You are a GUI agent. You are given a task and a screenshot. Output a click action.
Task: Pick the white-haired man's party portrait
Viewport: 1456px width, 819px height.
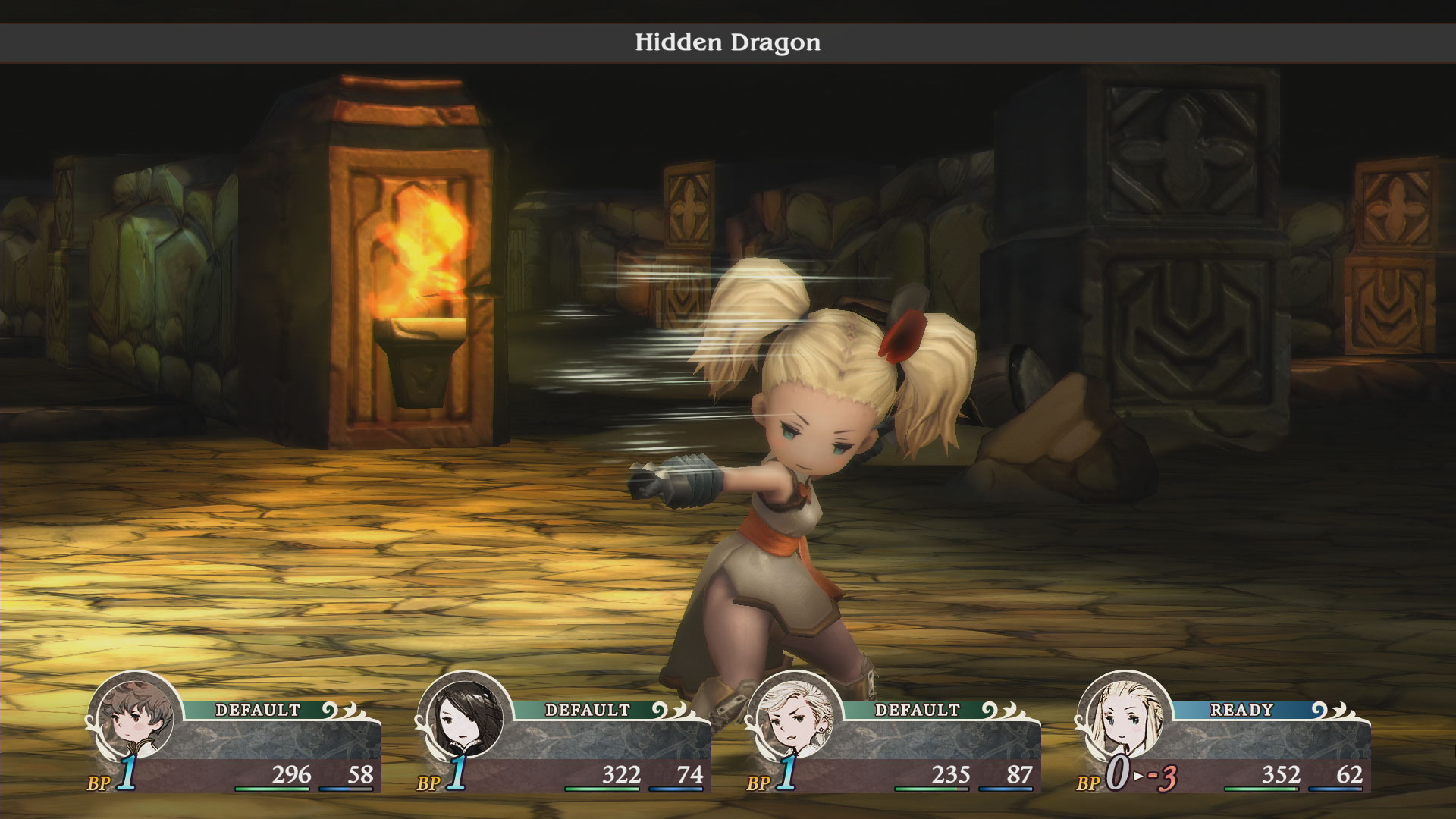[794, 718]
